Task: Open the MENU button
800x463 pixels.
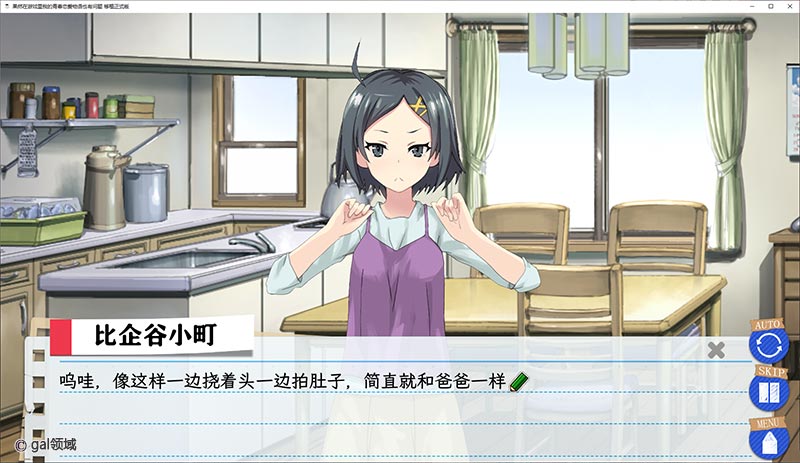Action: [x=769, y=440]
